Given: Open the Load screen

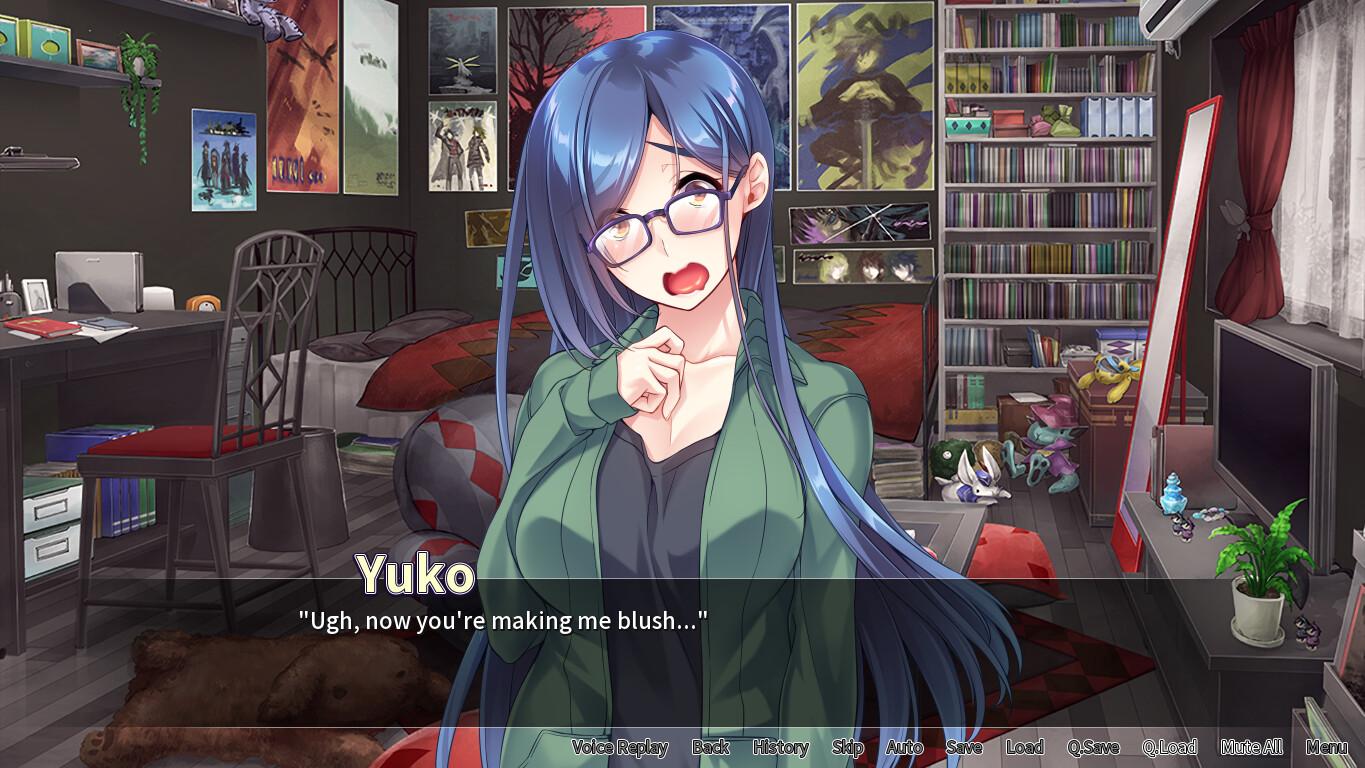Looking at the screenshot, I should click(x=1024, y=747).
